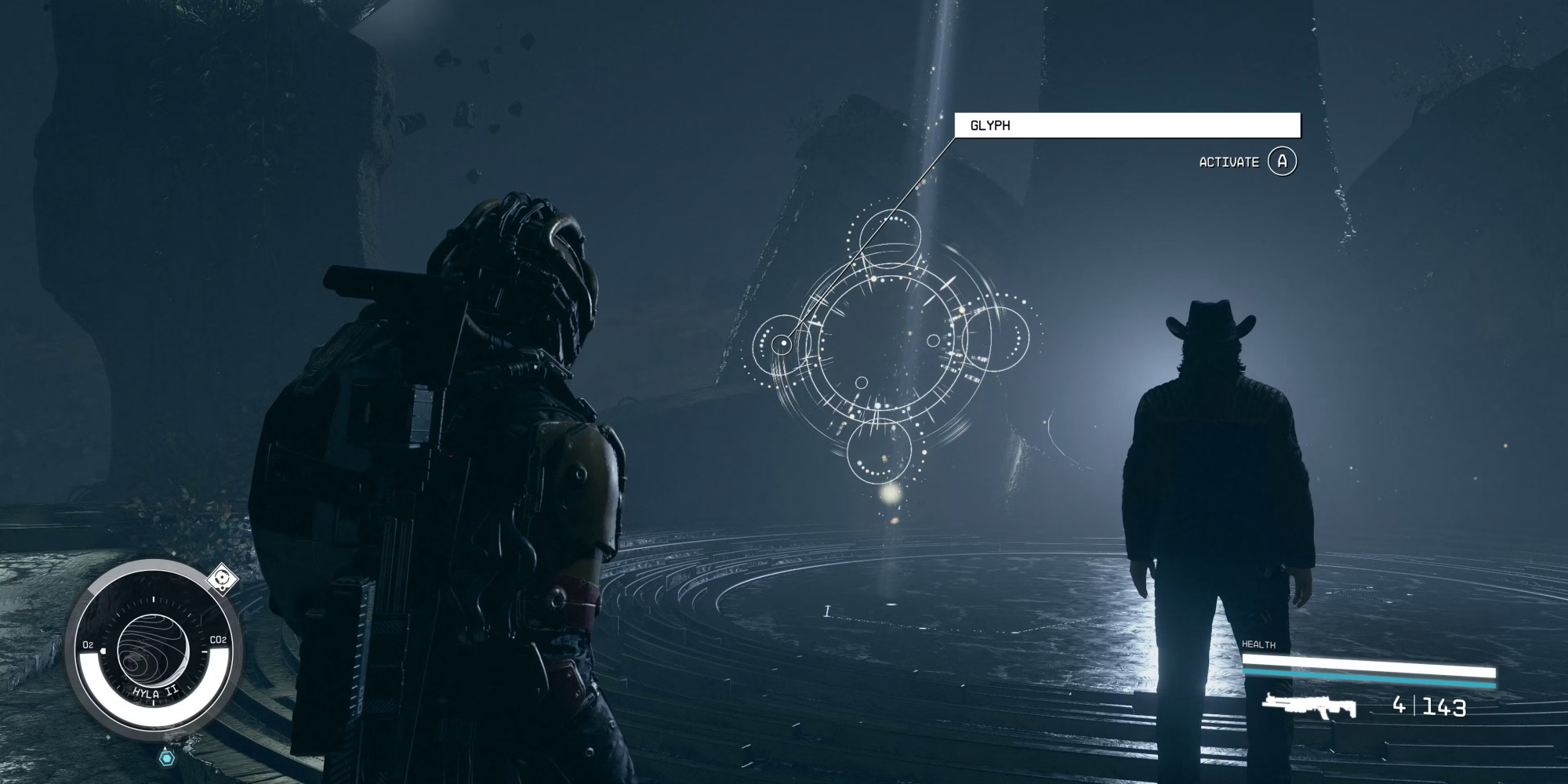Select the Glyph name label

(x=990, y=125)
